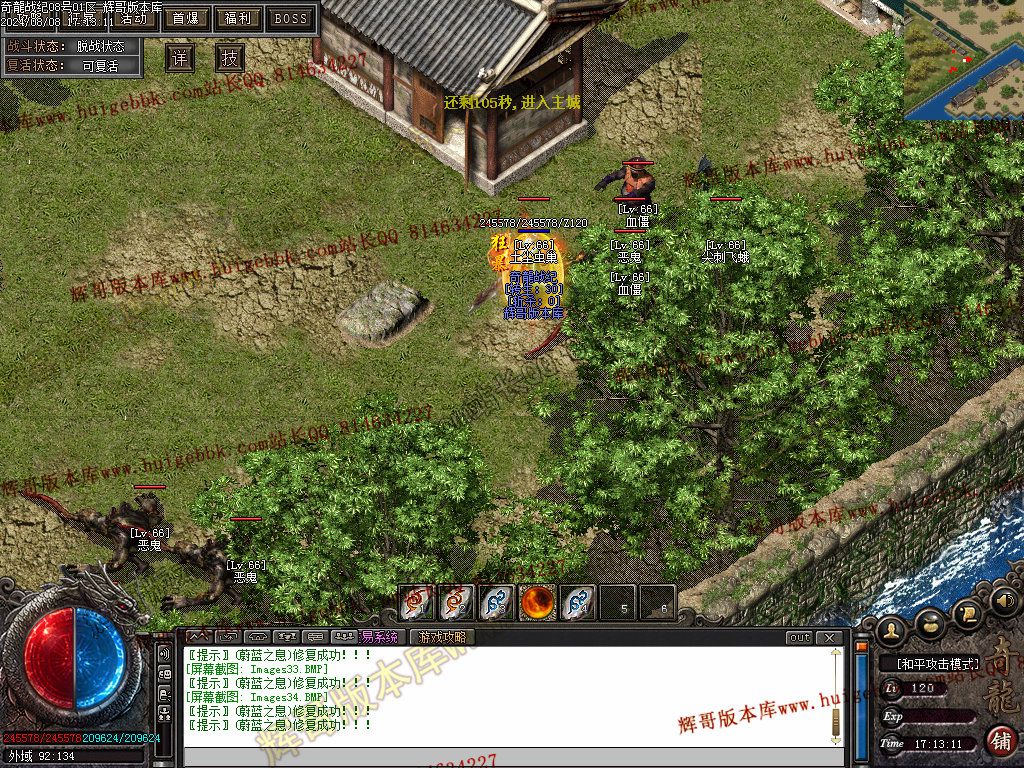This screenshot has width=1024, height=768.
Task: Close the chat panel with X
Action: pyautogui.click(x=829, y=638)
